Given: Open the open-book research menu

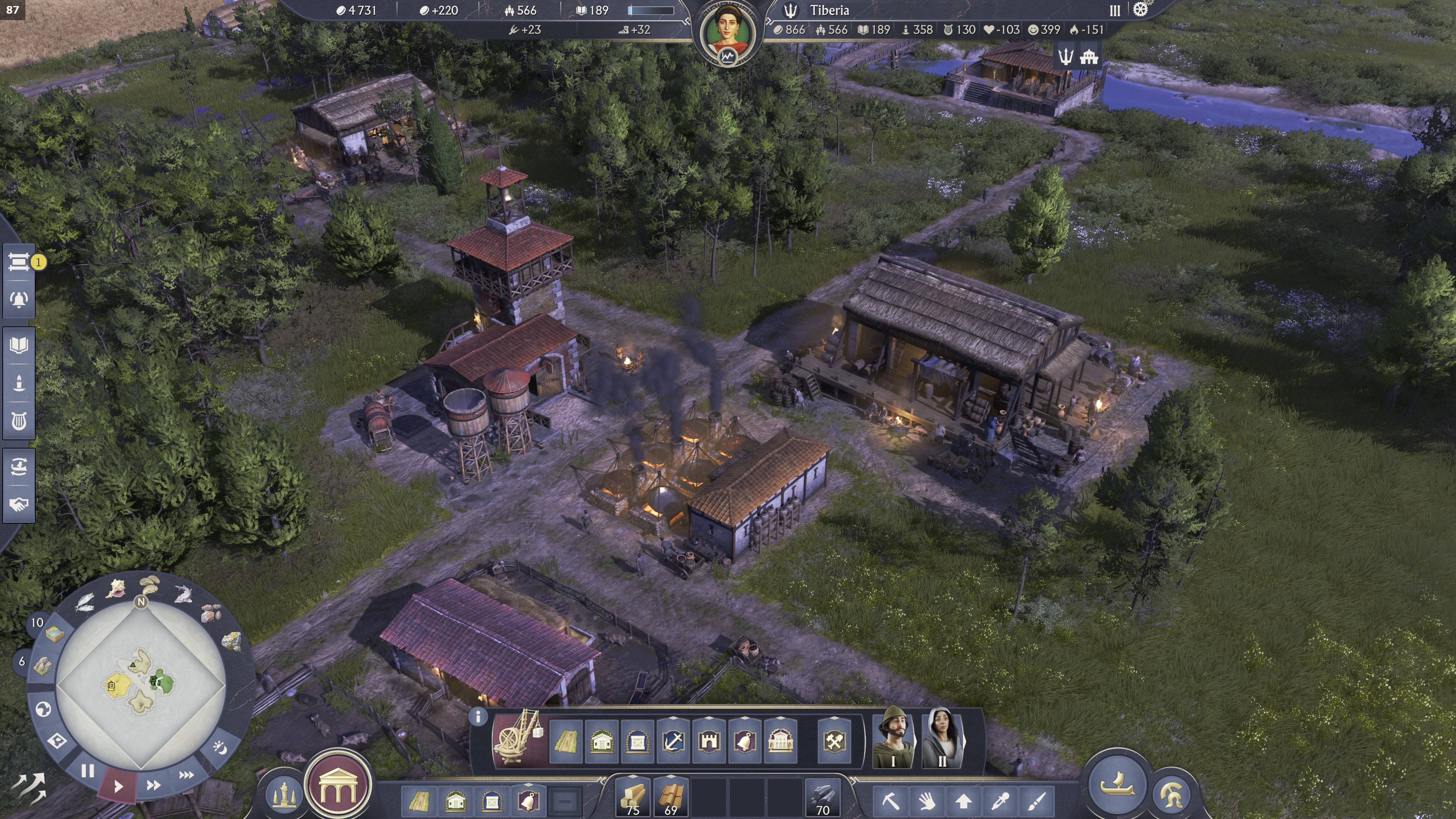Looking at the screenshot, I should click(19, 345).
